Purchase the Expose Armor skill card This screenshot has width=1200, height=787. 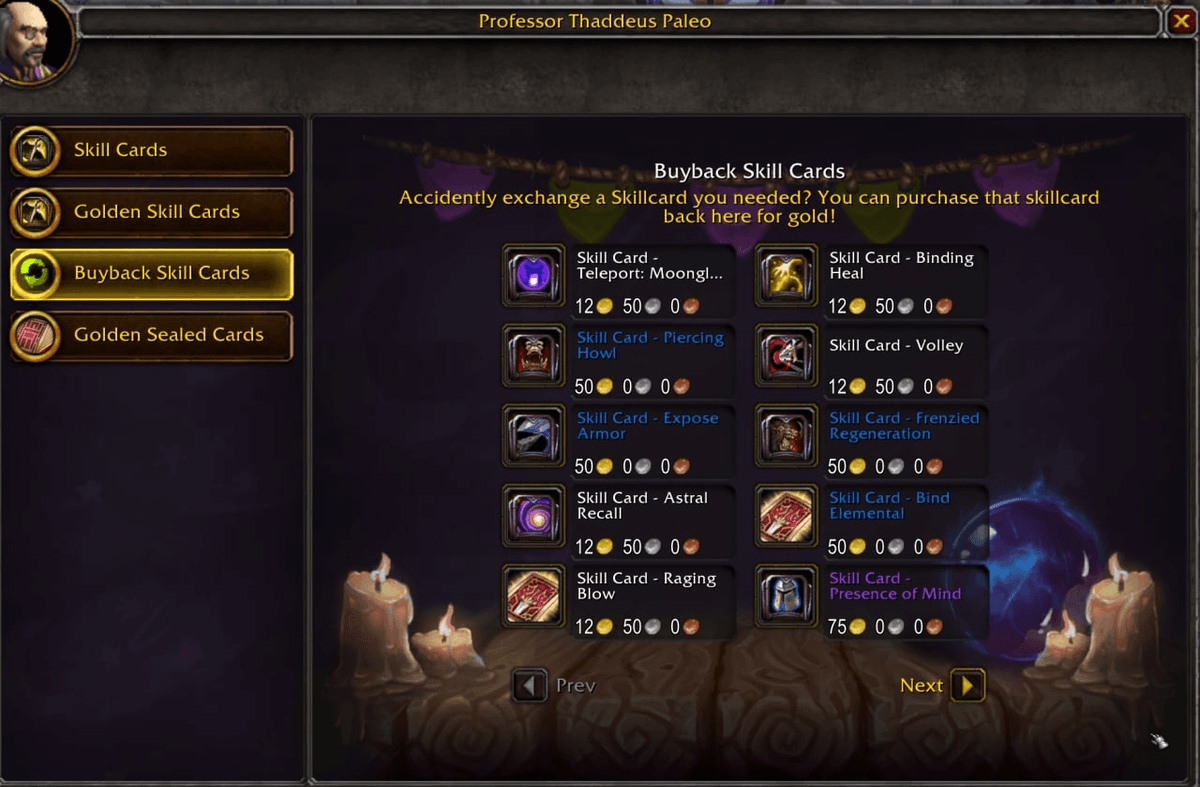[533, 437]
